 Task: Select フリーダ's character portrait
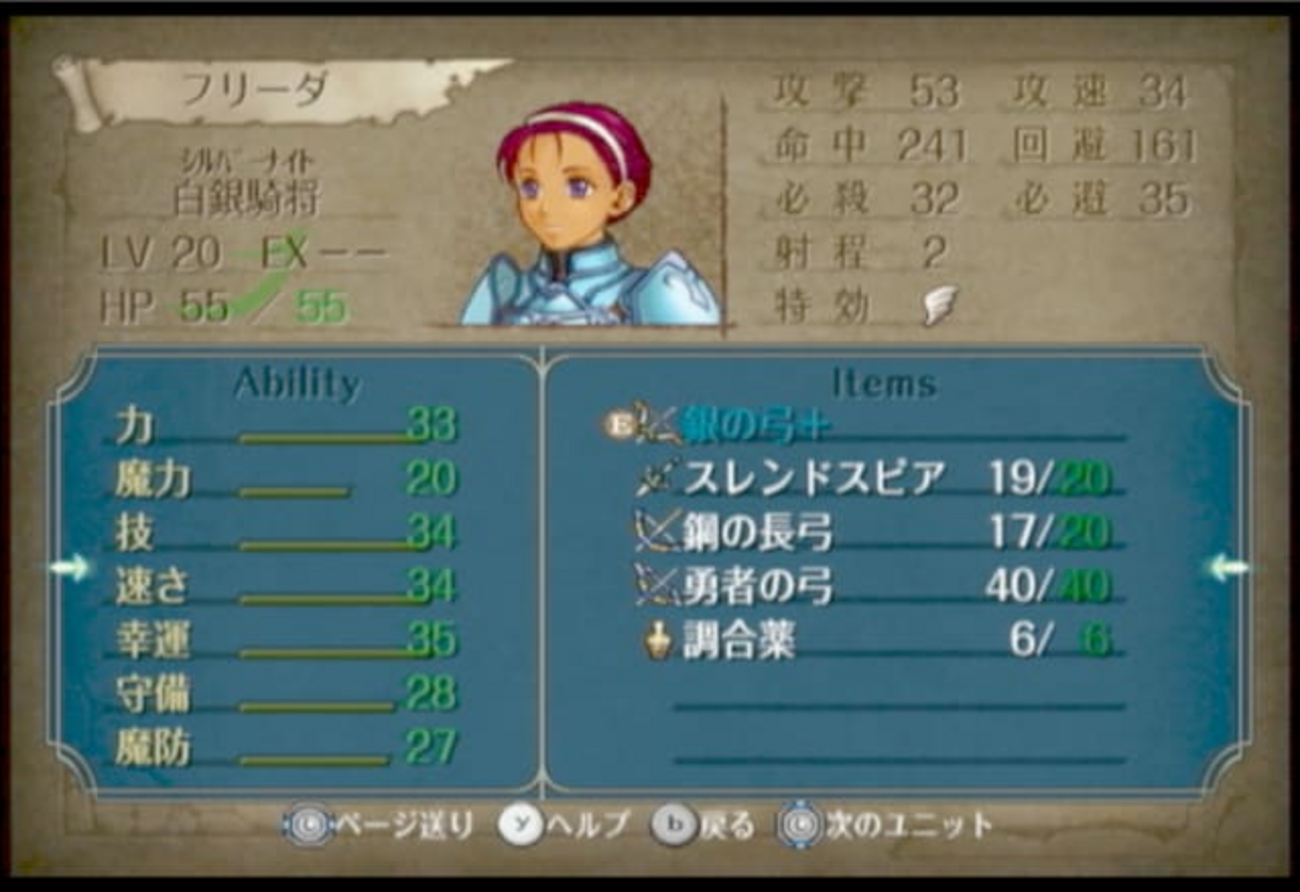coord(583,215)
